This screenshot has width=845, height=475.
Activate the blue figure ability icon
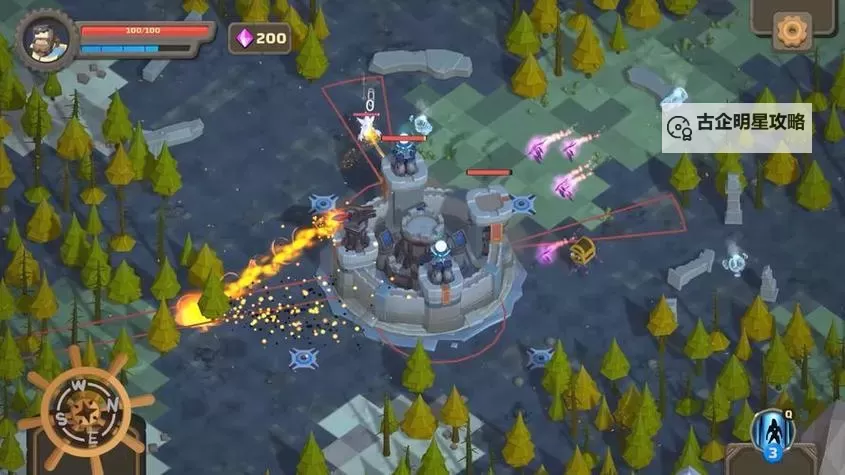[771, 432]
